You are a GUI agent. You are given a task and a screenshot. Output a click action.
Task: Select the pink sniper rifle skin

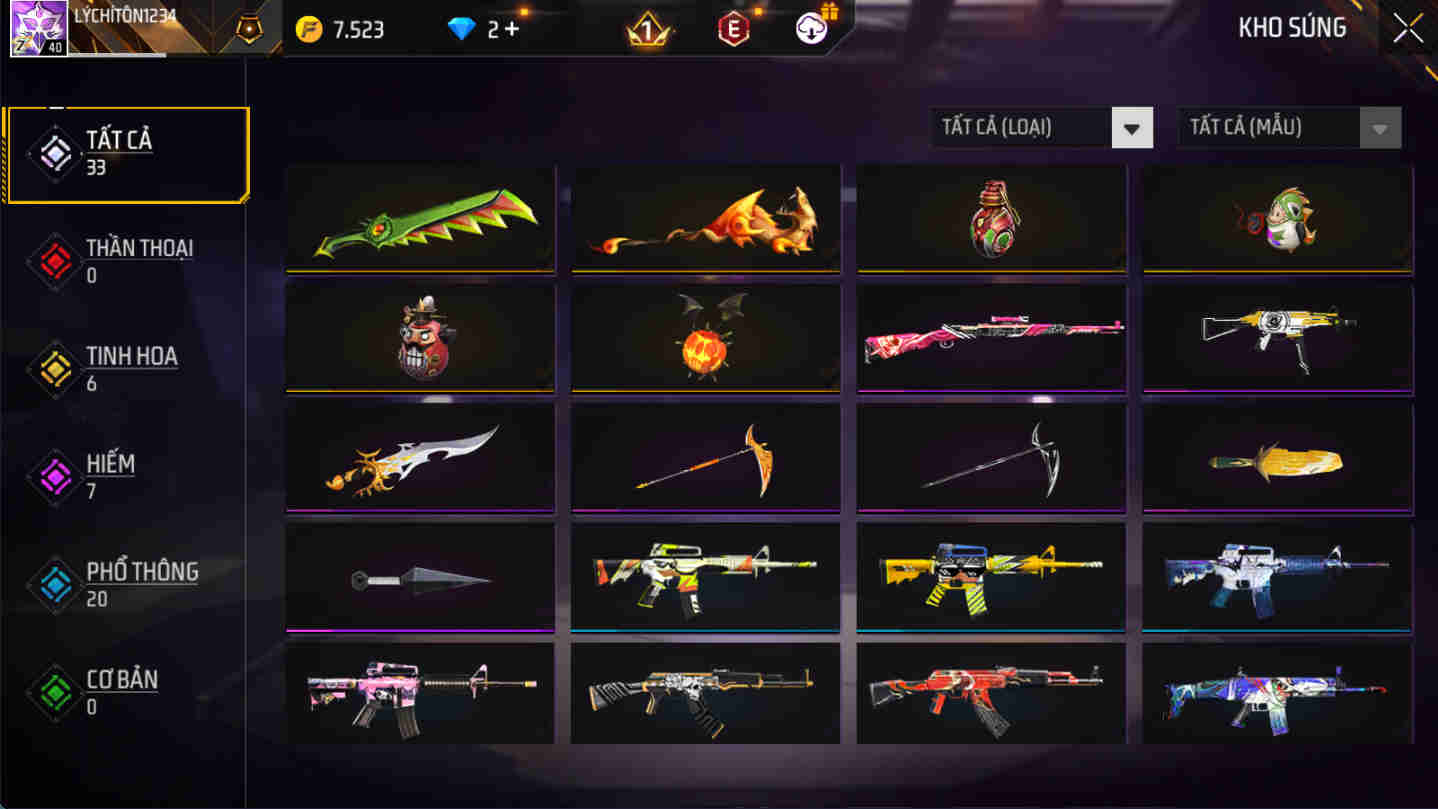(x=990, y=337)
